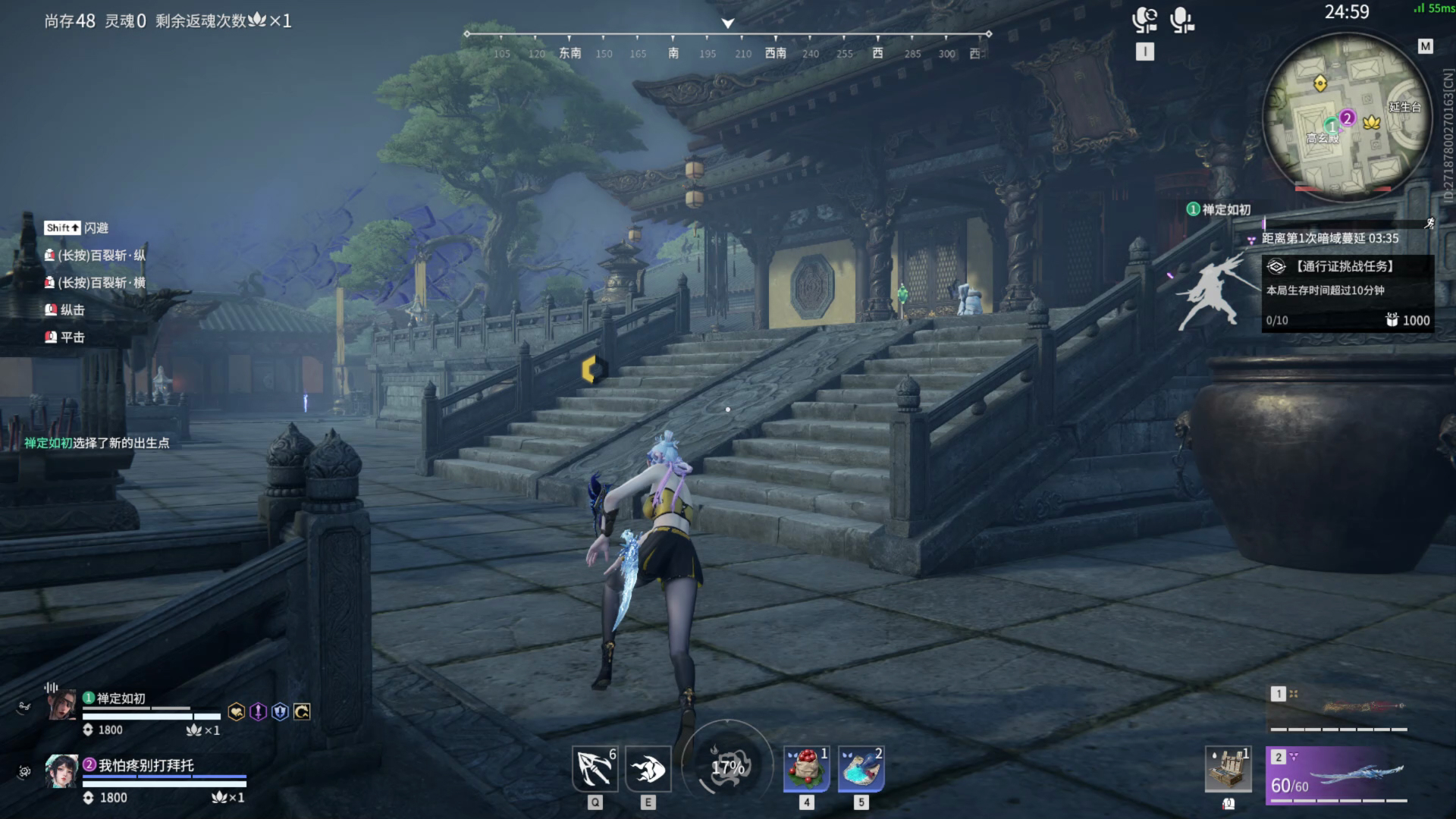Viewport: 1456px width, 819px height.
Task: Click the M map button
Action: point(1426,46)
